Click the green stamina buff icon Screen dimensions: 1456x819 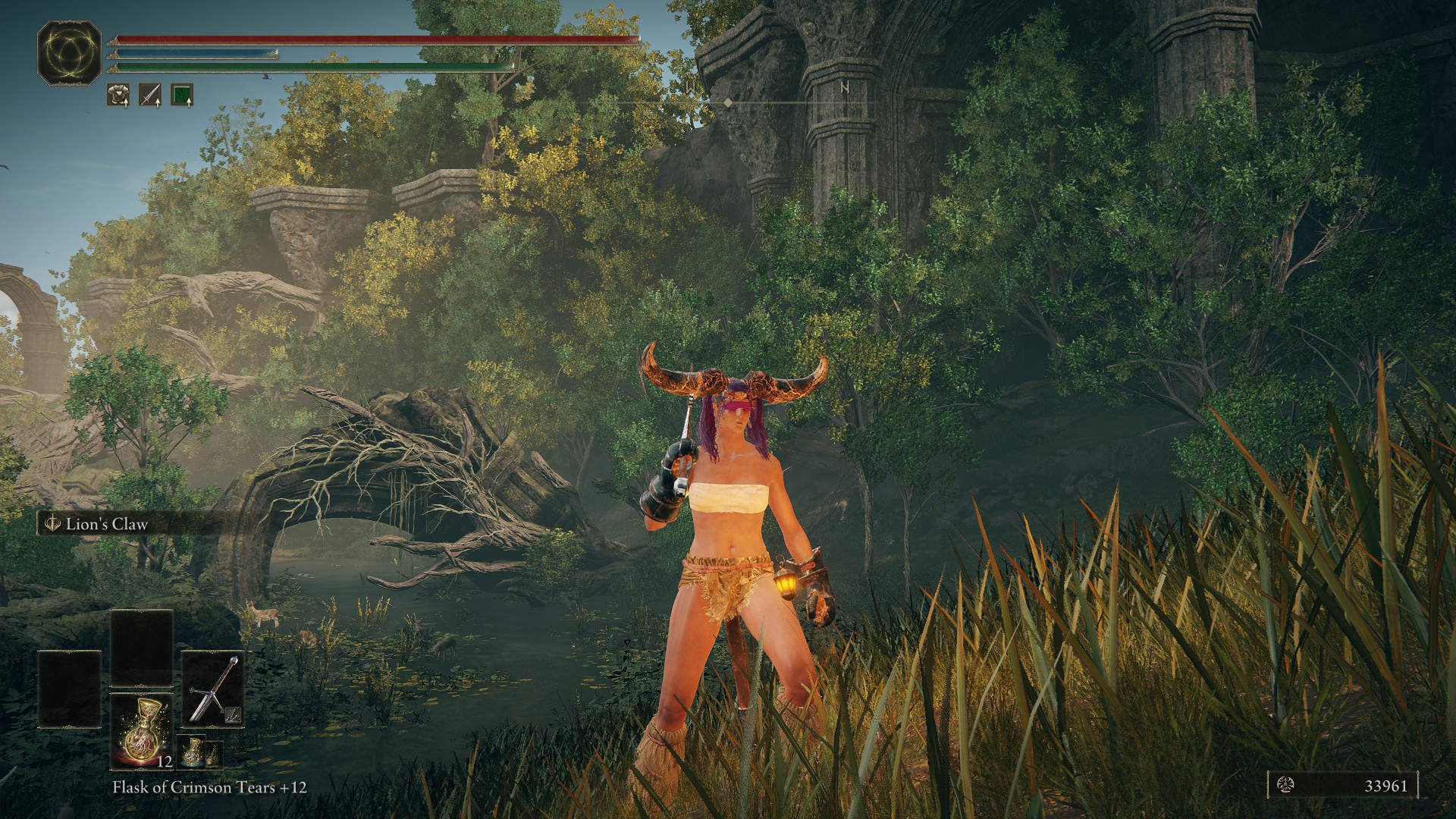(x=182, y=95)
